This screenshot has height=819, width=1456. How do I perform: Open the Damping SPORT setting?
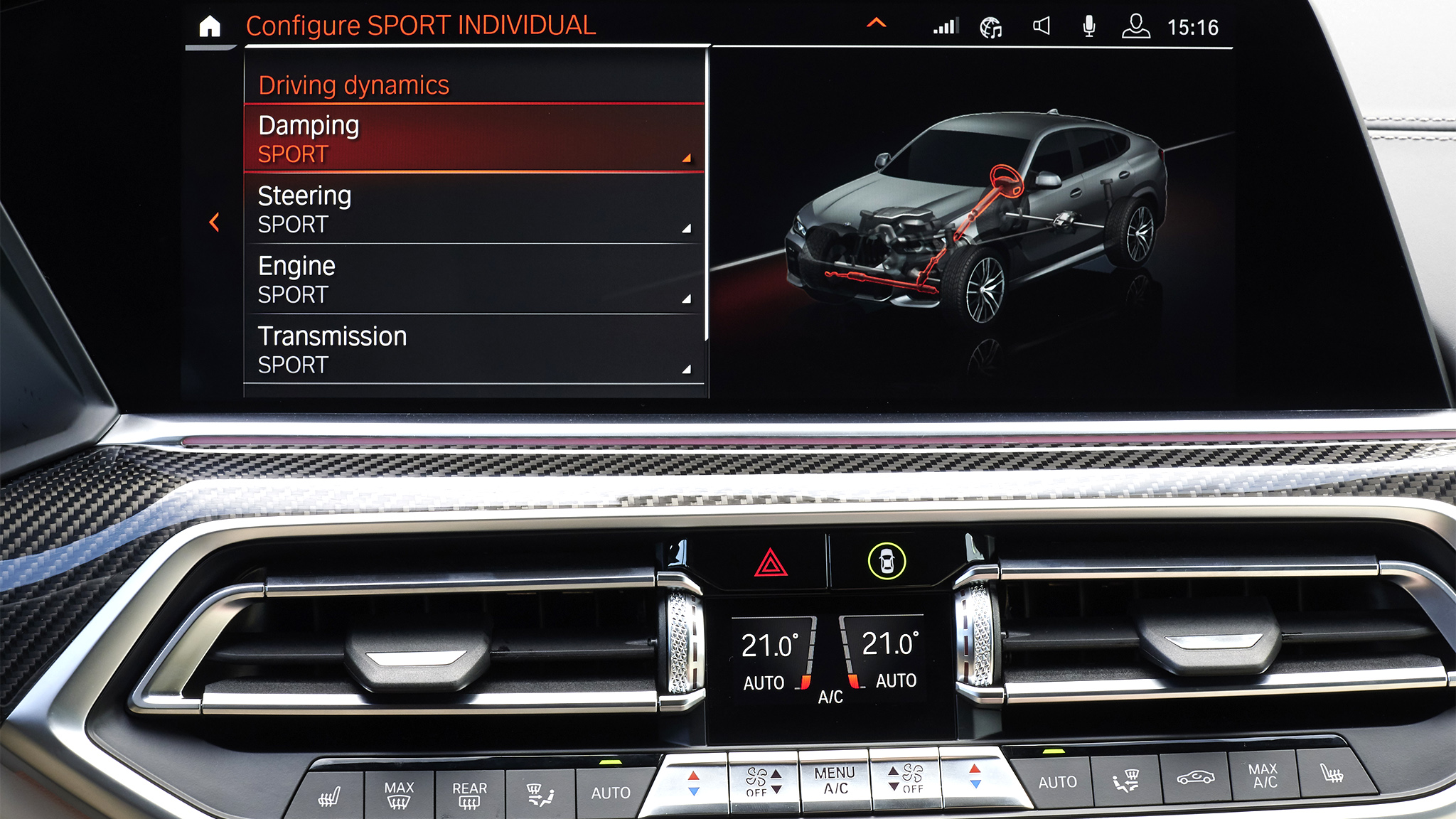coord(474,139)
